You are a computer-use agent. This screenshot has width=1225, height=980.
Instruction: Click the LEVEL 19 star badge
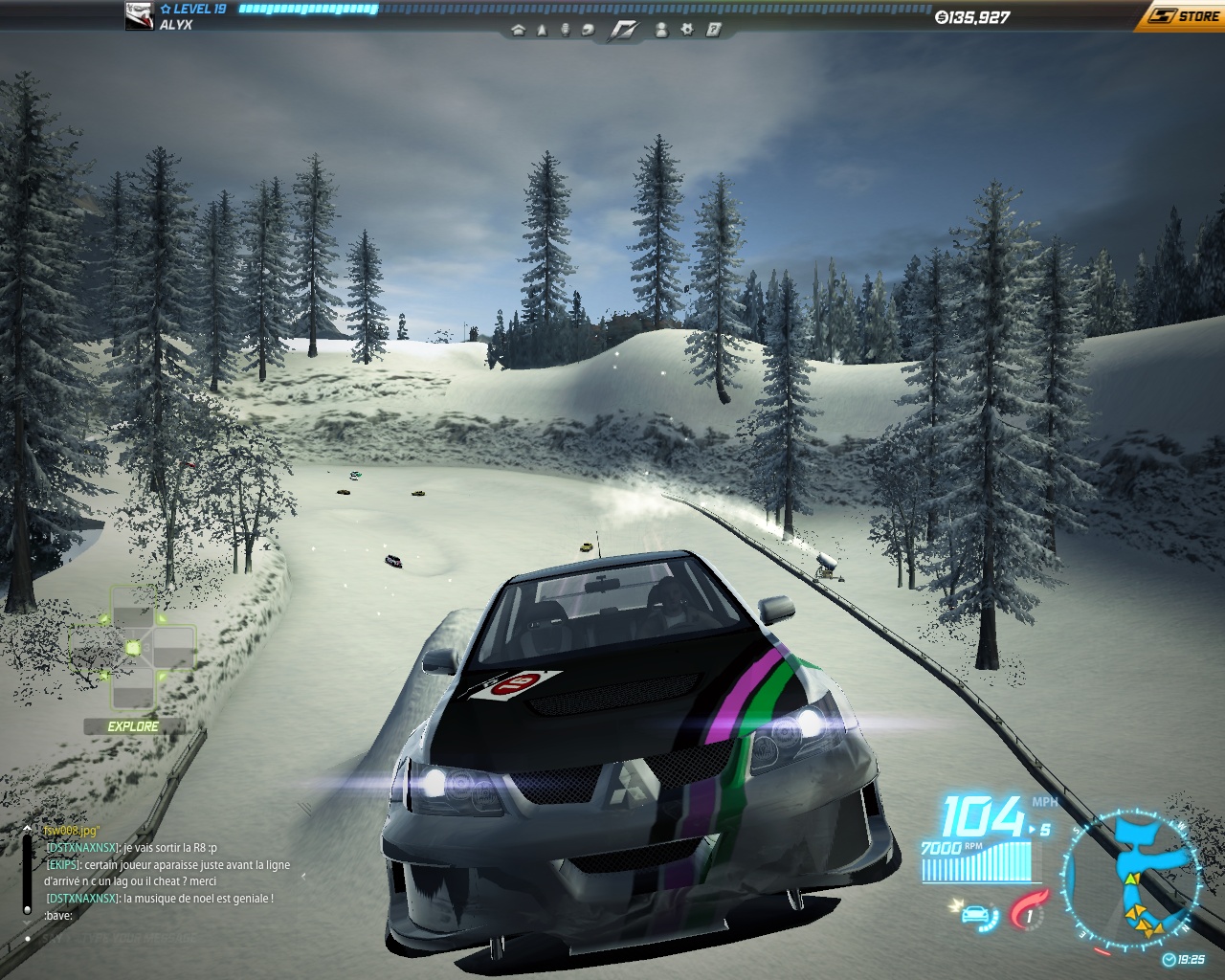(x=165, y=10)
